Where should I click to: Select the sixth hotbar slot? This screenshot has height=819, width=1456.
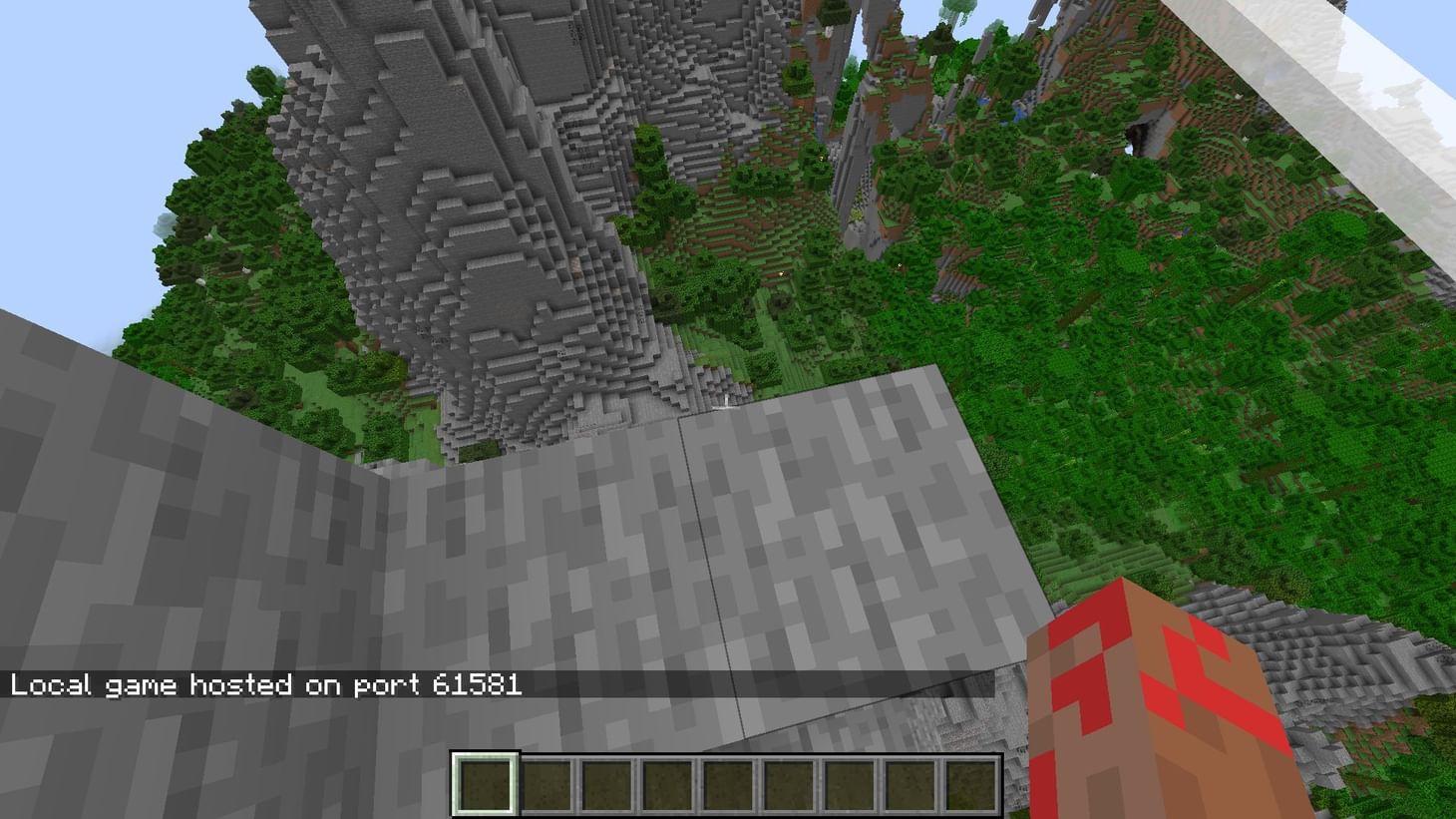pos(789,783)
